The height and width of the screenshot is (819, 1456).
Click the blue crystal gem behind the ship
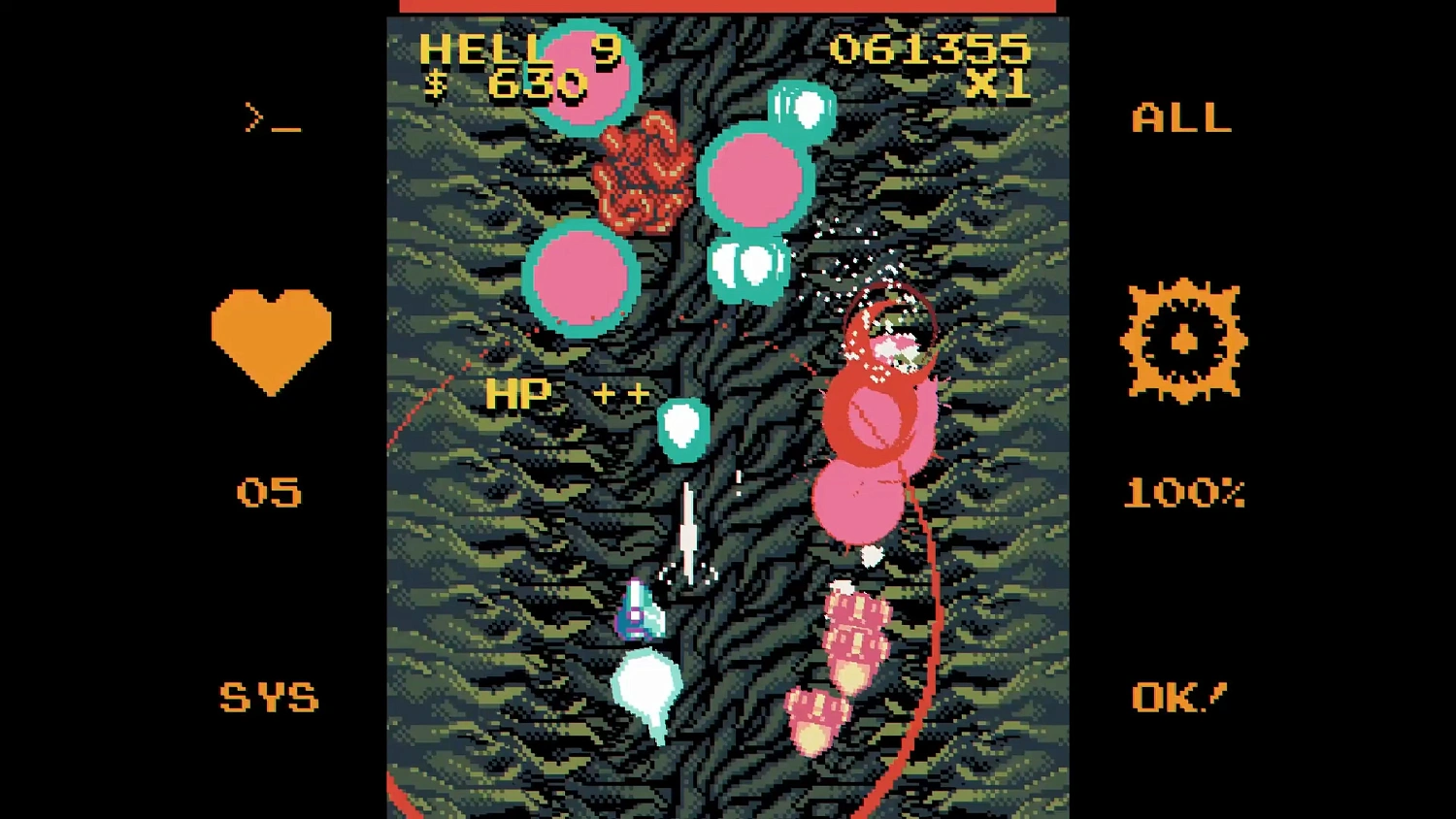[641, 609]
